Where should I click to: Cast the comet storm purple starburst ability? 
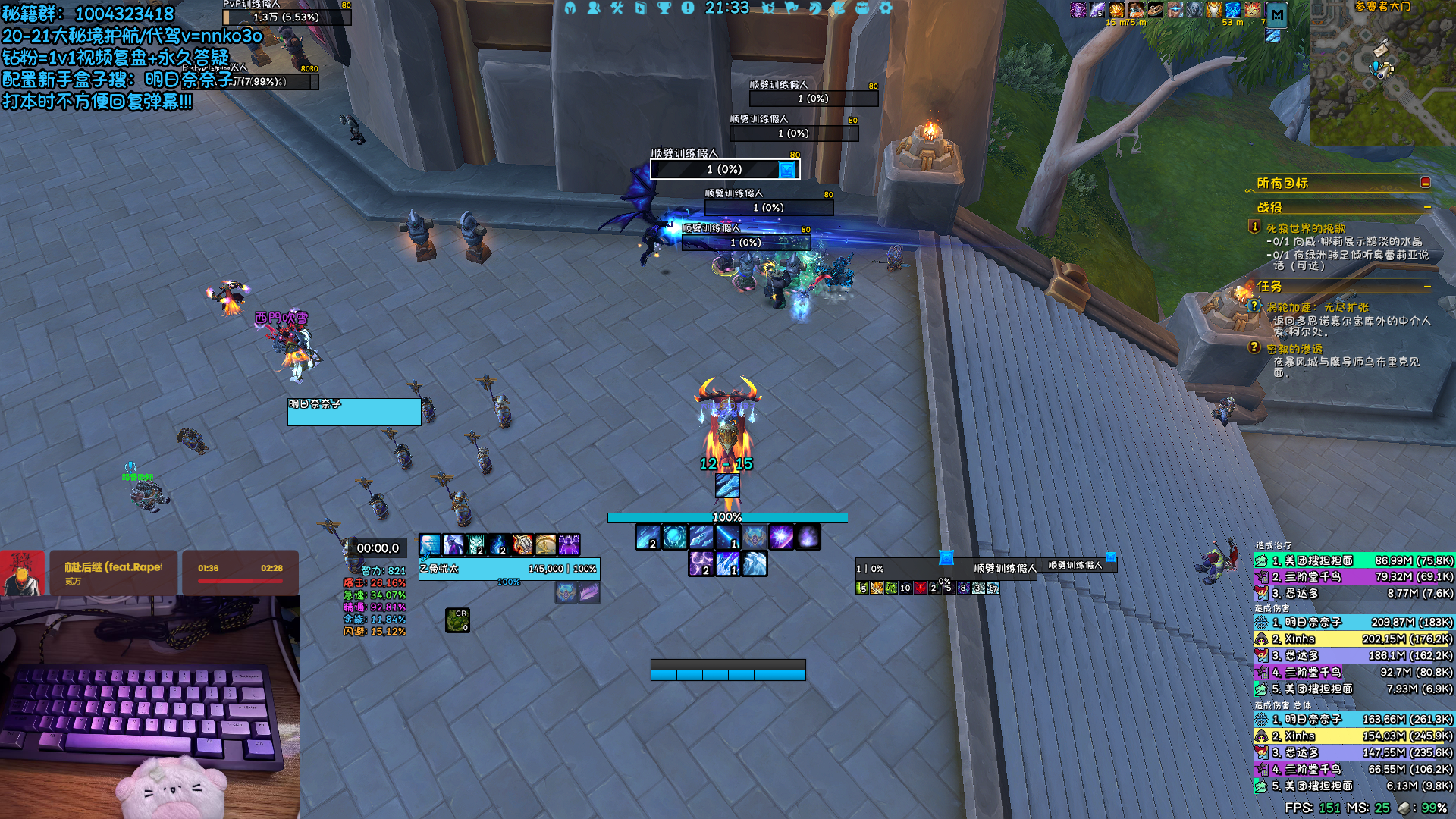780,538
